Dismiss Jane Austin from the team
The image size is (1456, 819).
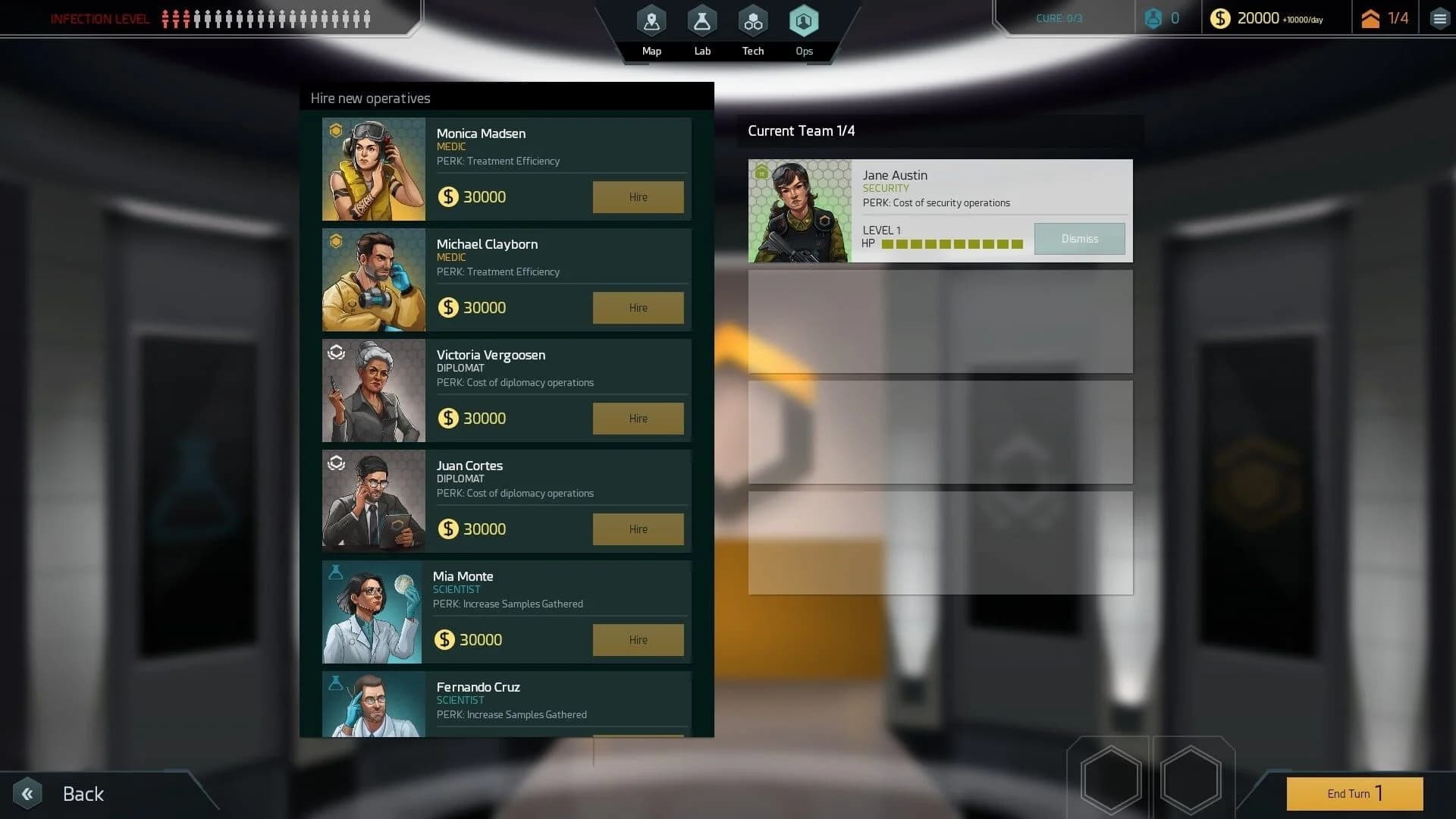pyautogui.click(x=1079, y=238)
